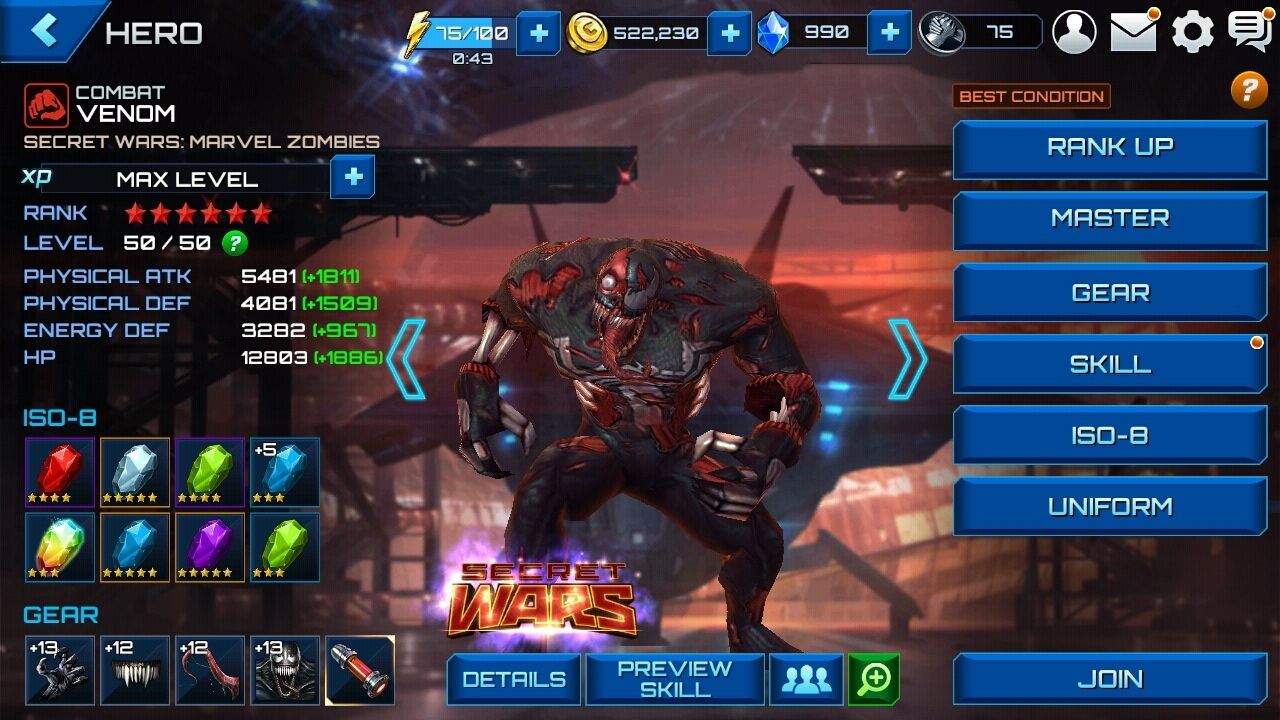Open the Master menu
Viewport: 1280px width, 720px height.
1110,219
